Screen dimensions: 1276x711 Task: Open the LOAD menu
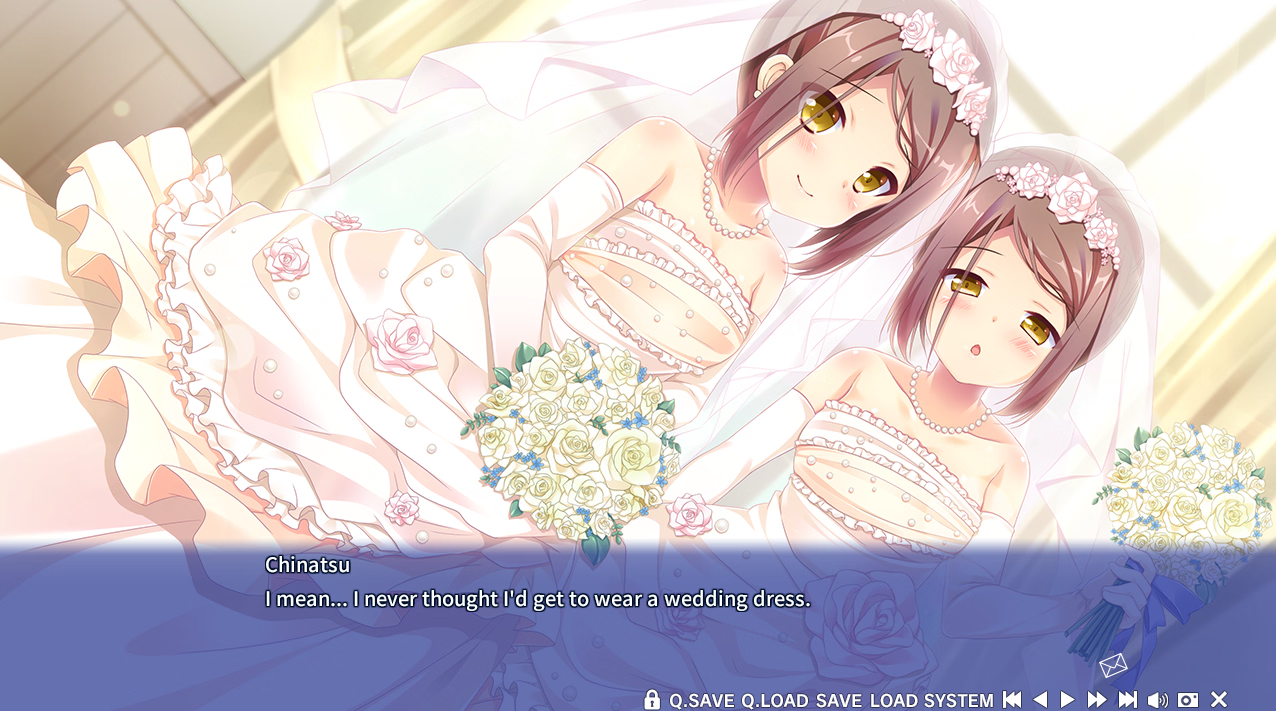pyautogui.click(x=893, y=700)
